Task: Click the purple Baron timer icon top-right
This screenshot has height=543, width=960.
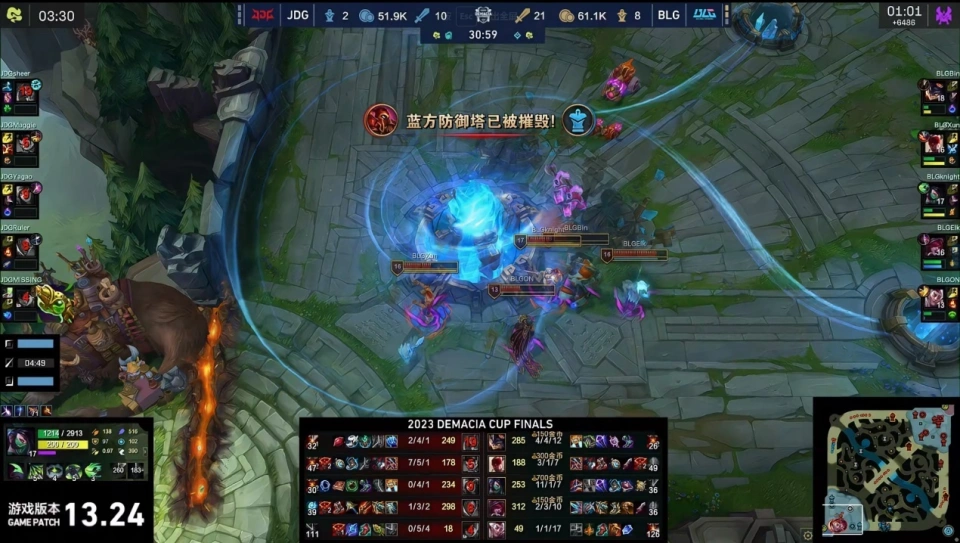Action: pyautogui.click(x=943, y=16)
